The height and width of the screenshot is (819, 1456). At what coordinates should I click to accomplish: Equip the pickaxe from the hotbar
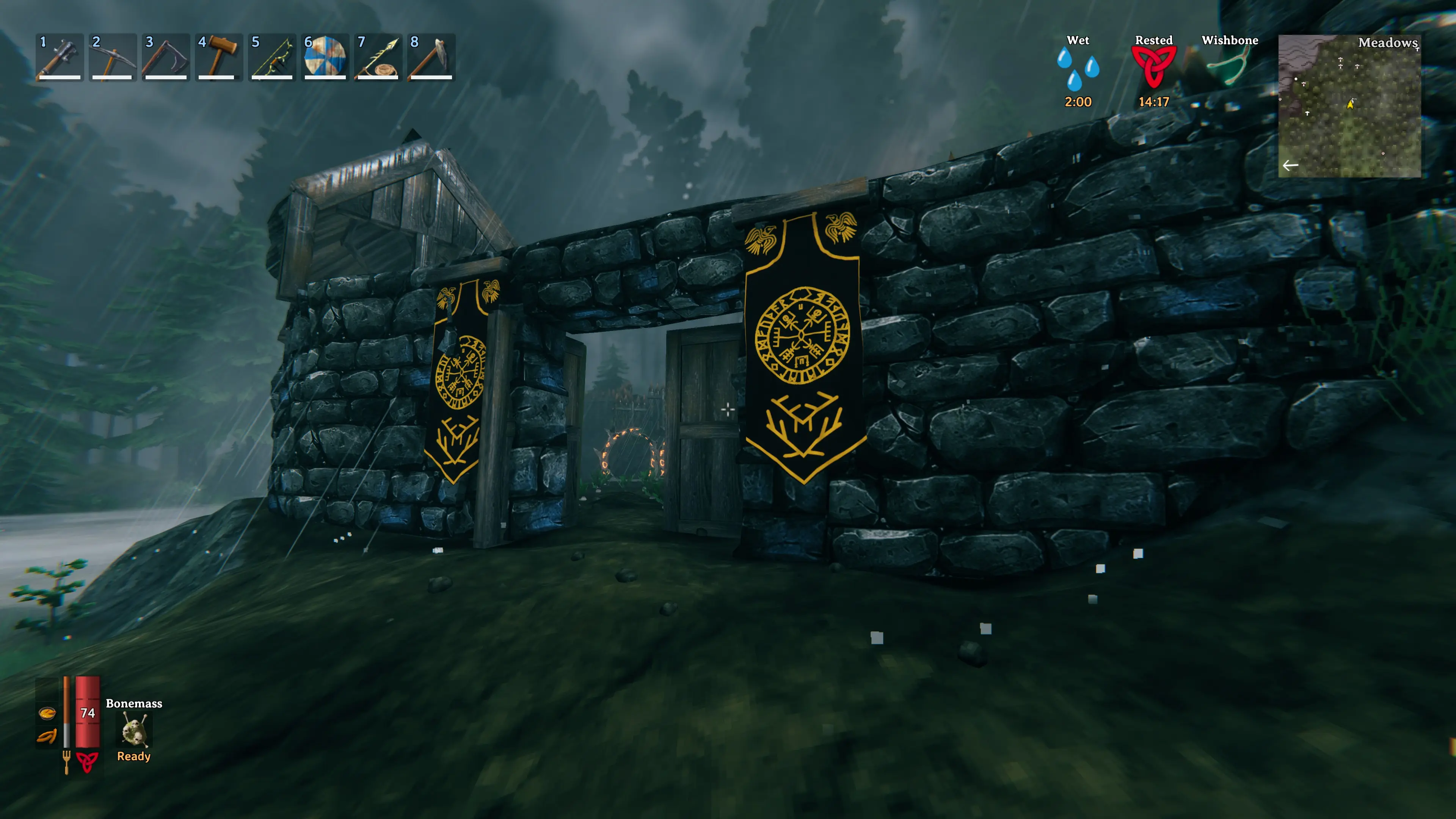point(113,57)
